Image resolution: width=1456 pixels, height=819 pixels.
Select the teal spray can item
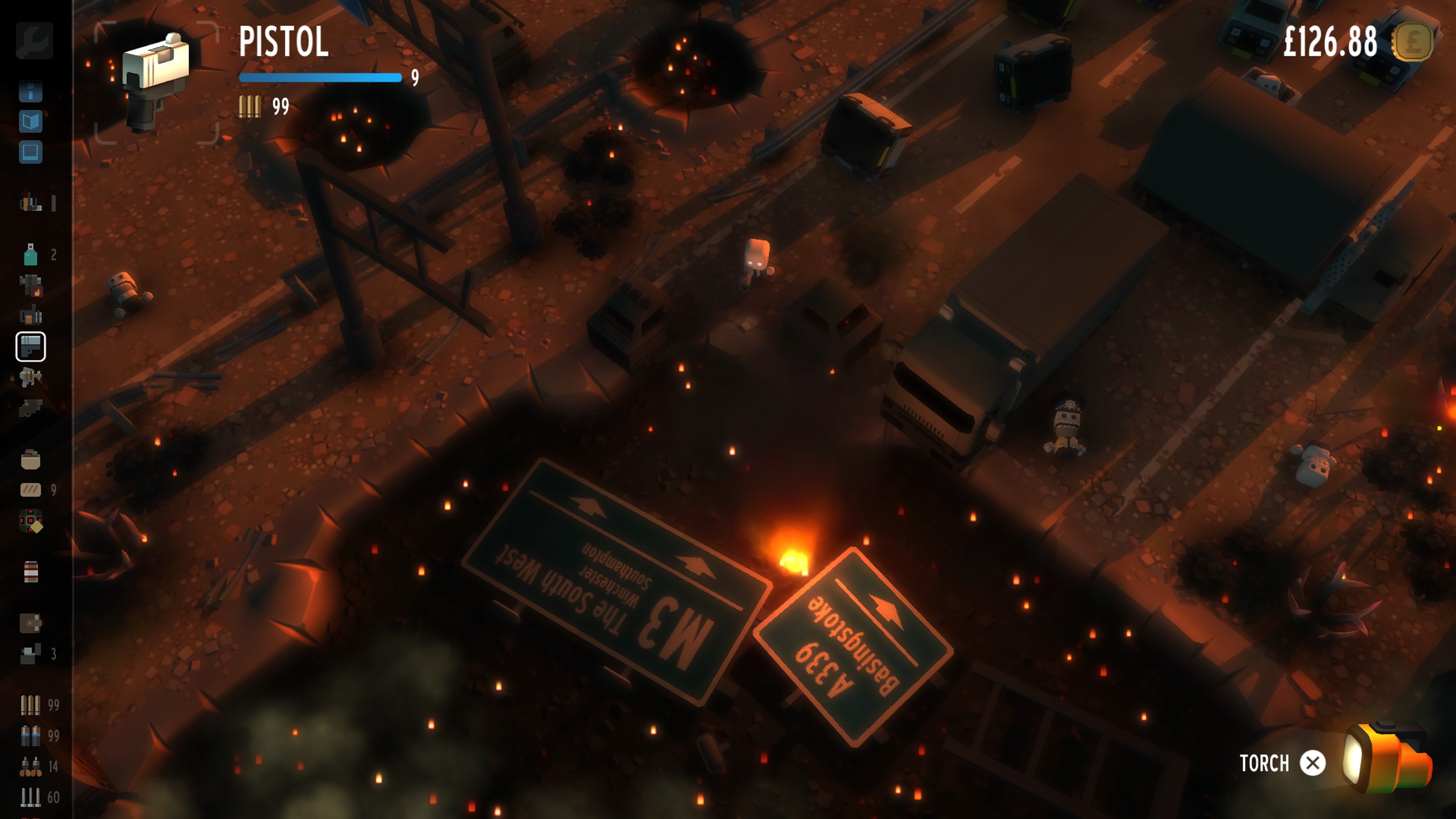click(30, 255)
